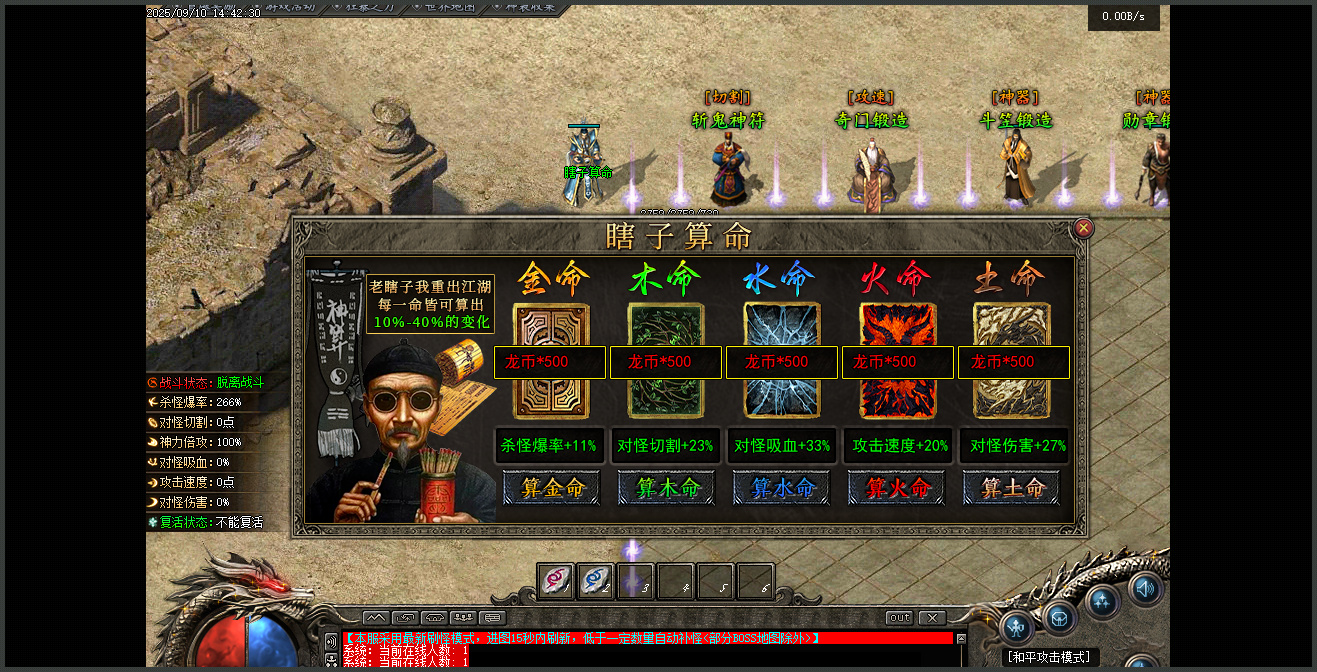Select the 算水命 button
This screenshot has height=672, width=1317.
[x=783, y=488]
